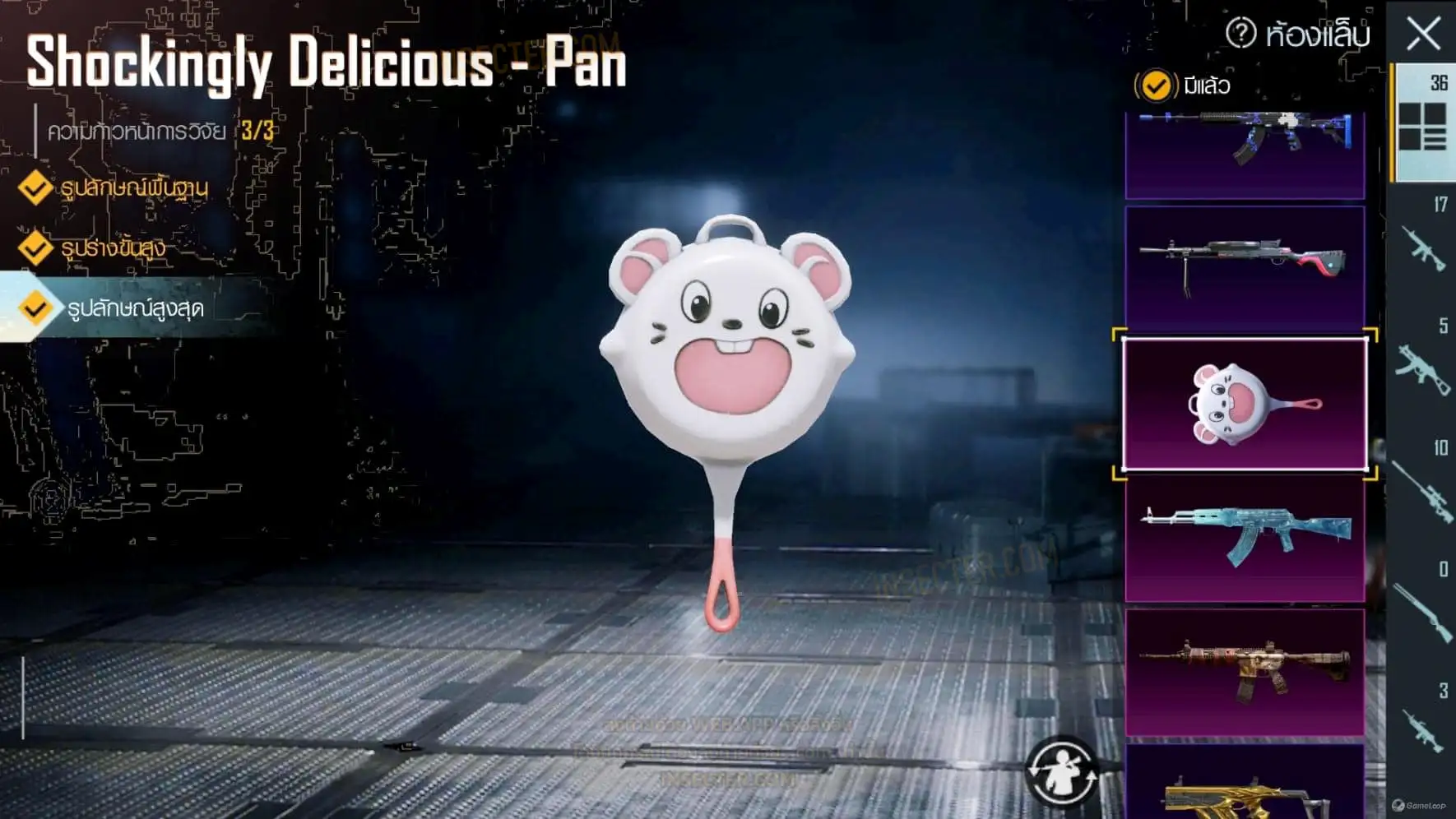Open the sniper rifle category with 10
Screen dimensions: 1456x819
(1423, 486)
